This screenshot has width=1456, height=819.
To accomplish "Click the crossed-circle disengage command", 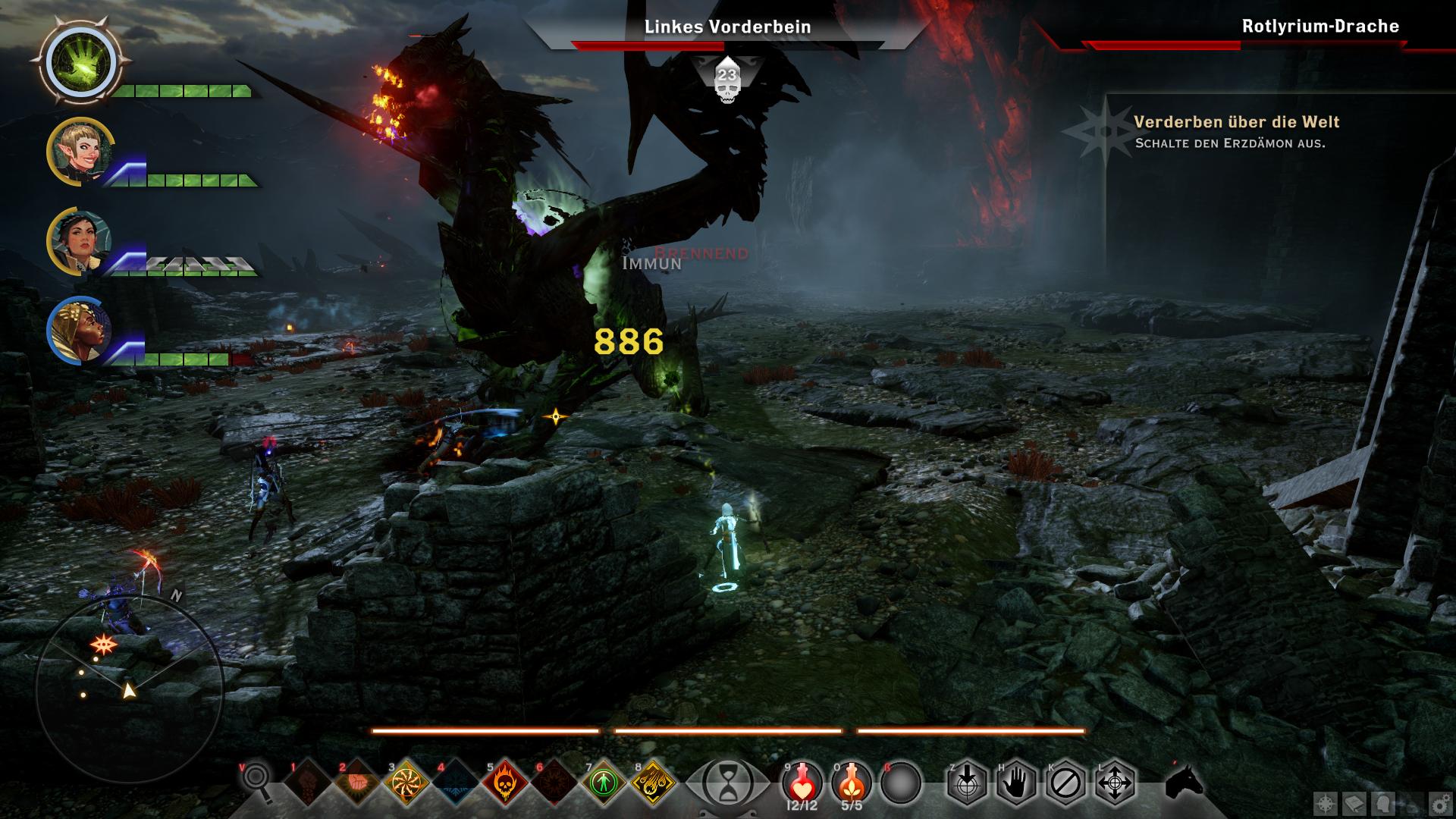I will 1065,782.
